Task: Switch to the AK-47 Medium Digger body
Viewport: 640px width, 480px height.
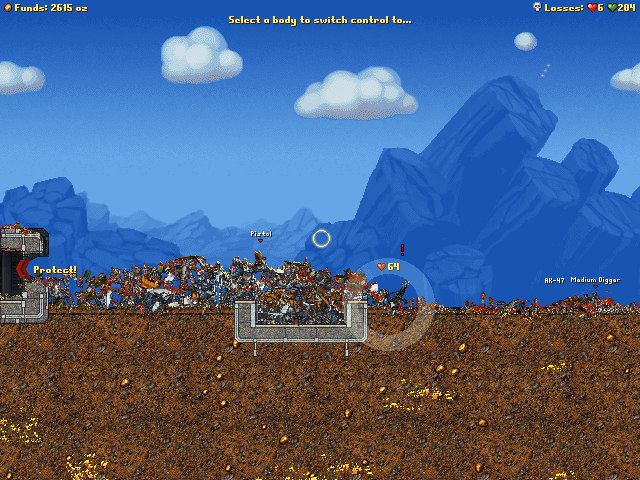Action: pos(594,297)
